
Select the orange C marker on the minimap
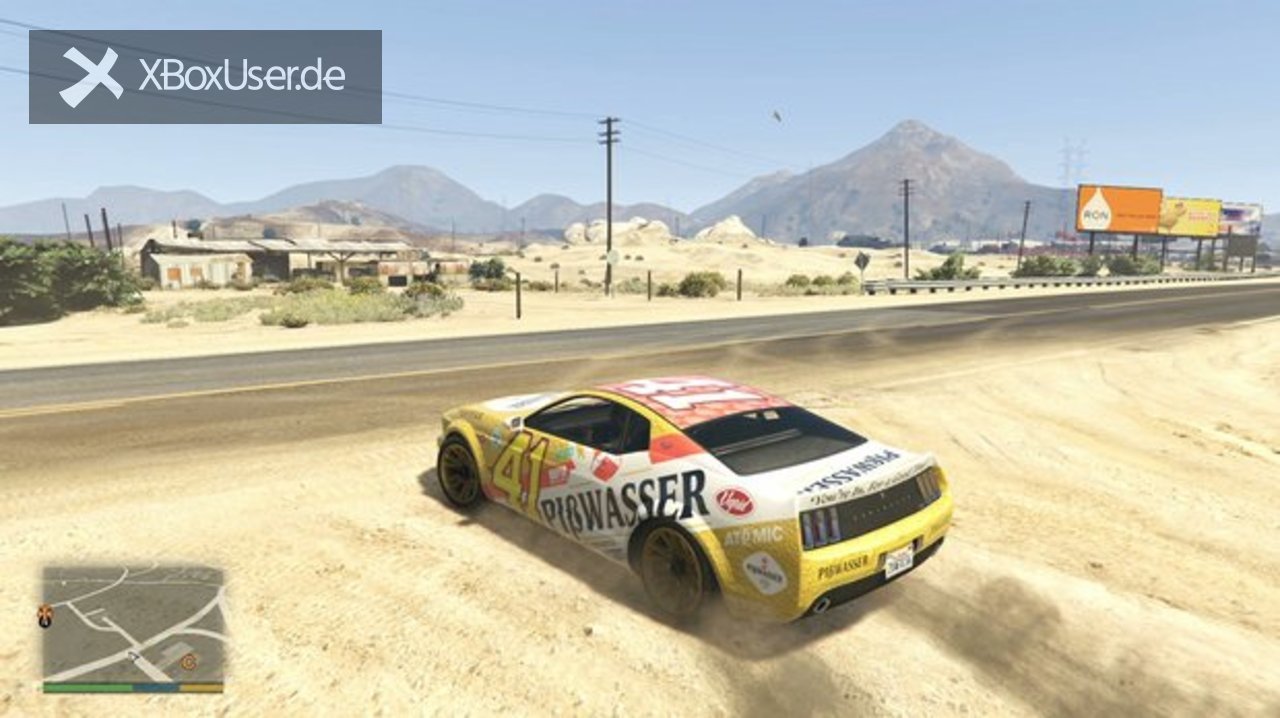coord(188,661)
